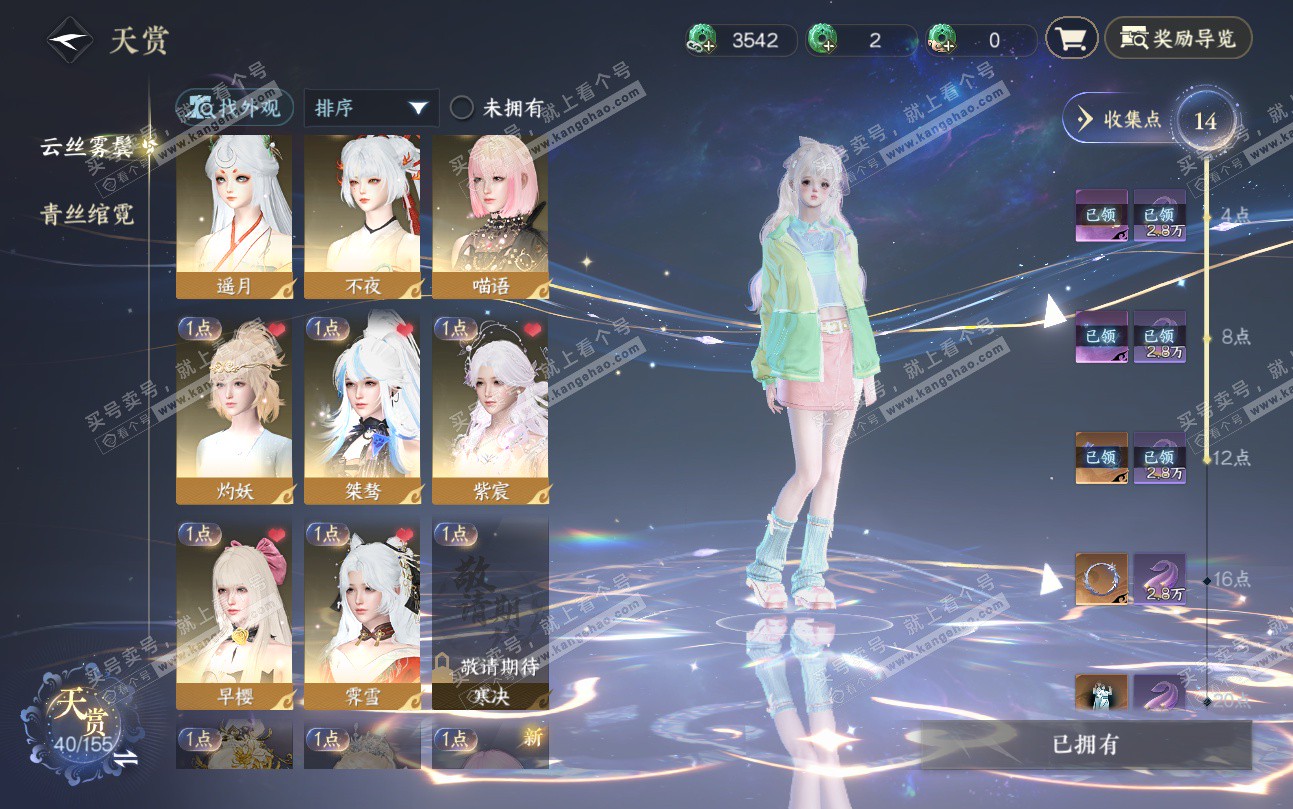Screen dimensions: 1293x809
Task: Switch to the 云丝雾鬓 tab
Action: click(x=87, y=147)
